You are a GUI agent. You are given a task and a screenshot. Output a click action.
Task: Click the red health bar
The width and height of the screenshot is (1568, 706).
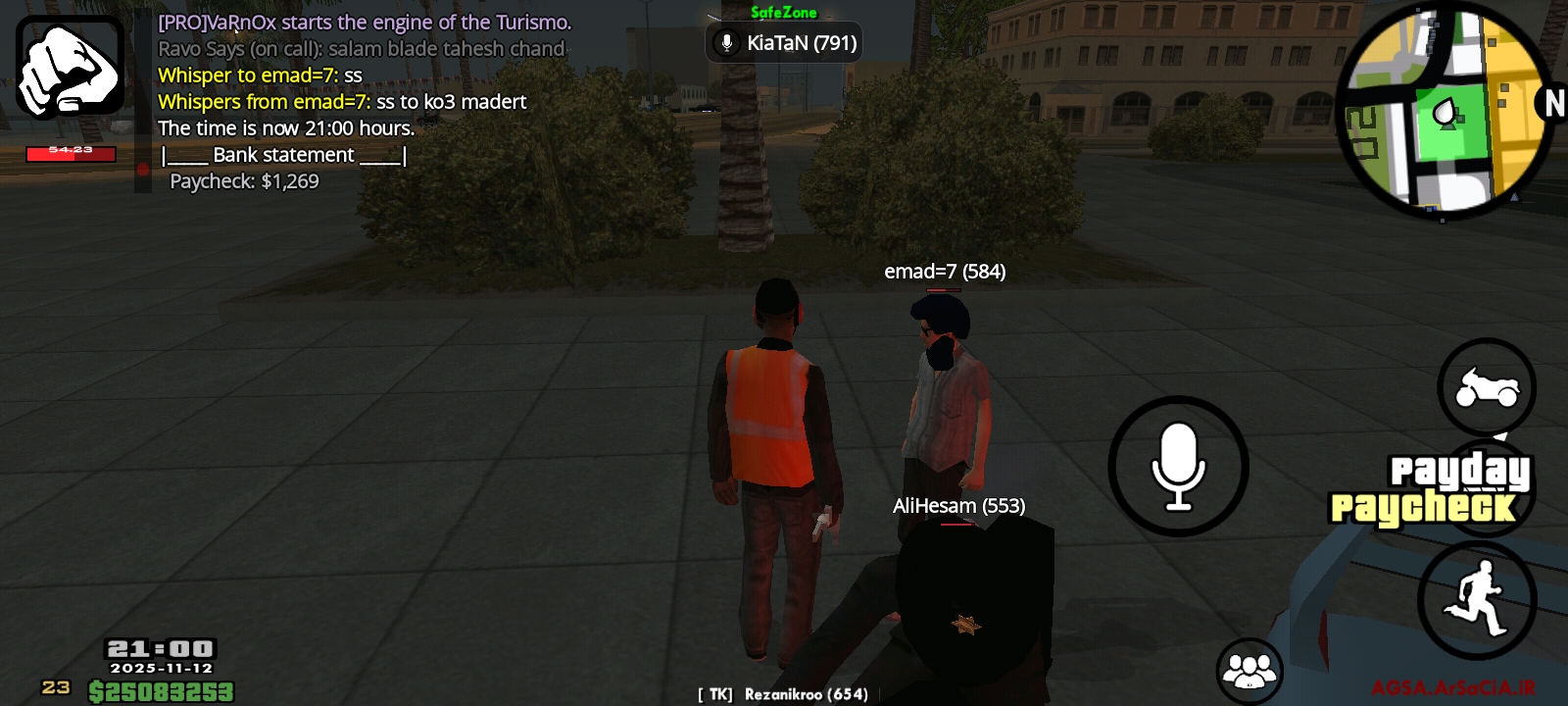(x=69, y=152)
